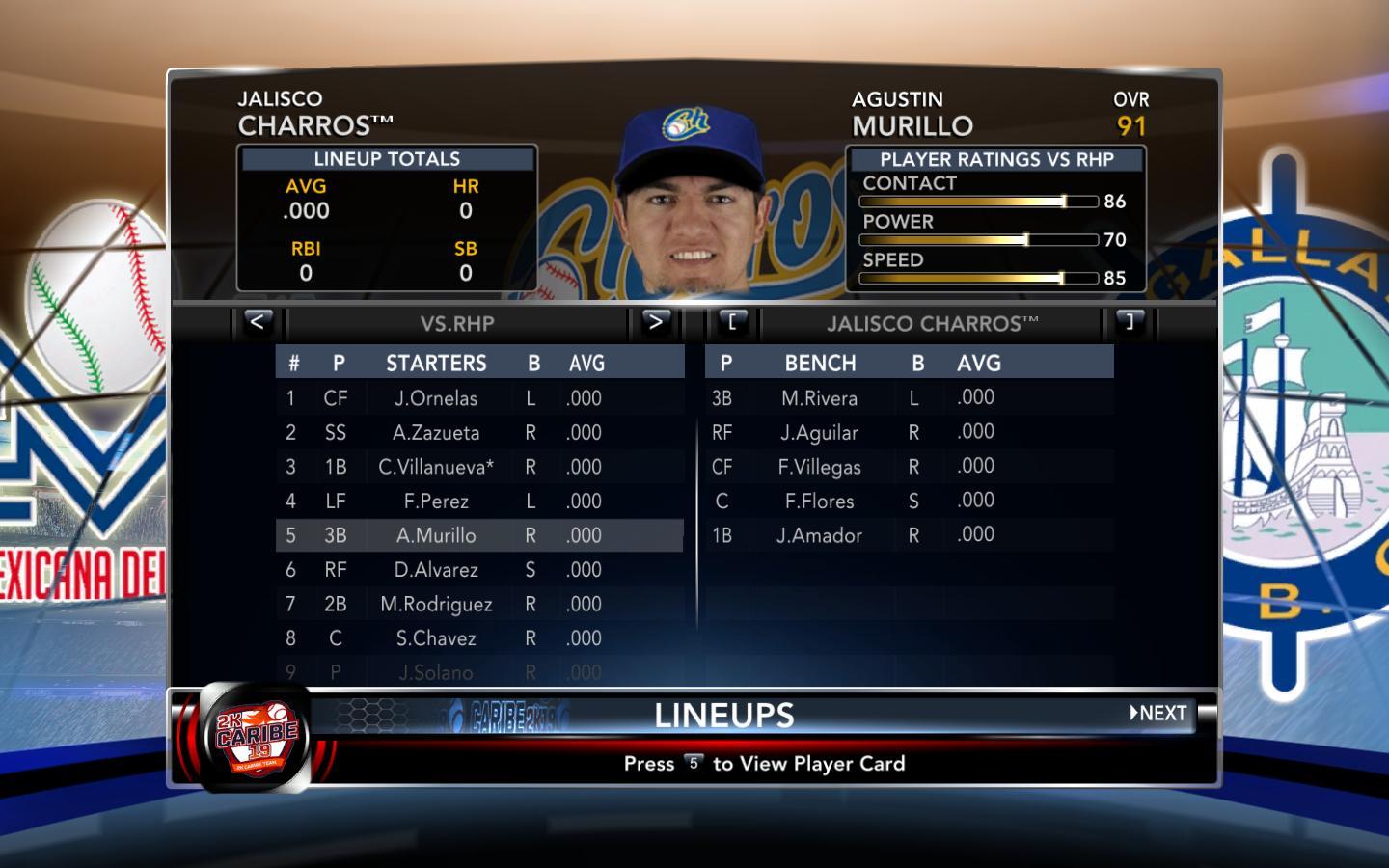Click the NEXT button

[1158, 714]
